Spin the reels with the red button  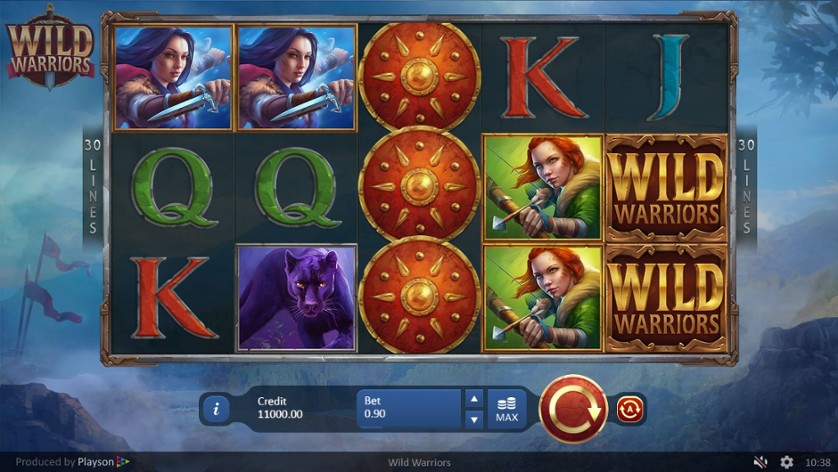pyautogui.click(x=573, y=408)
